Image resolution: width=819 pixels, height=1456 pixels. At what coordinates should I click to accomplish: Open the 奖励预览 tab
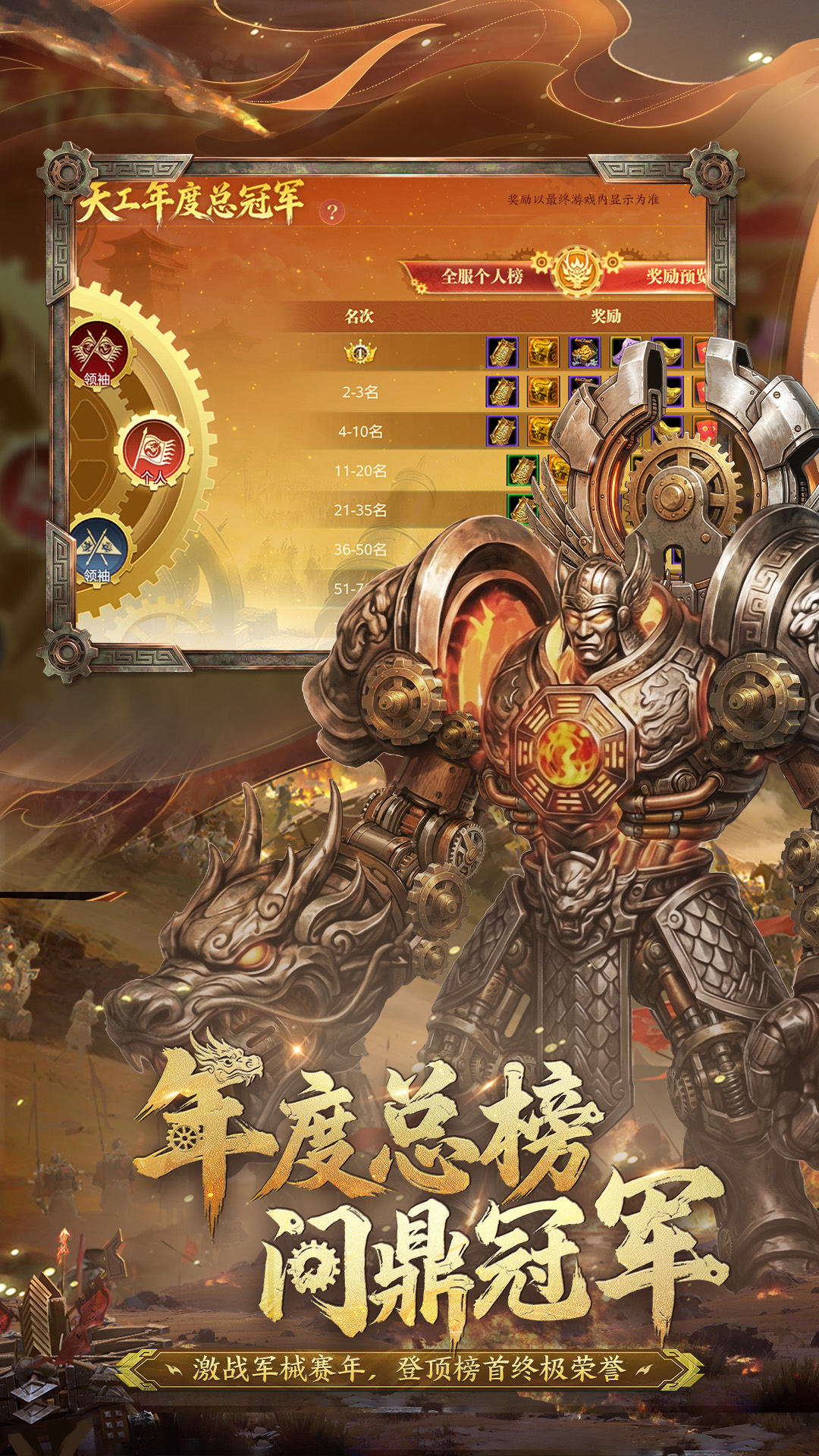point(675,276)
